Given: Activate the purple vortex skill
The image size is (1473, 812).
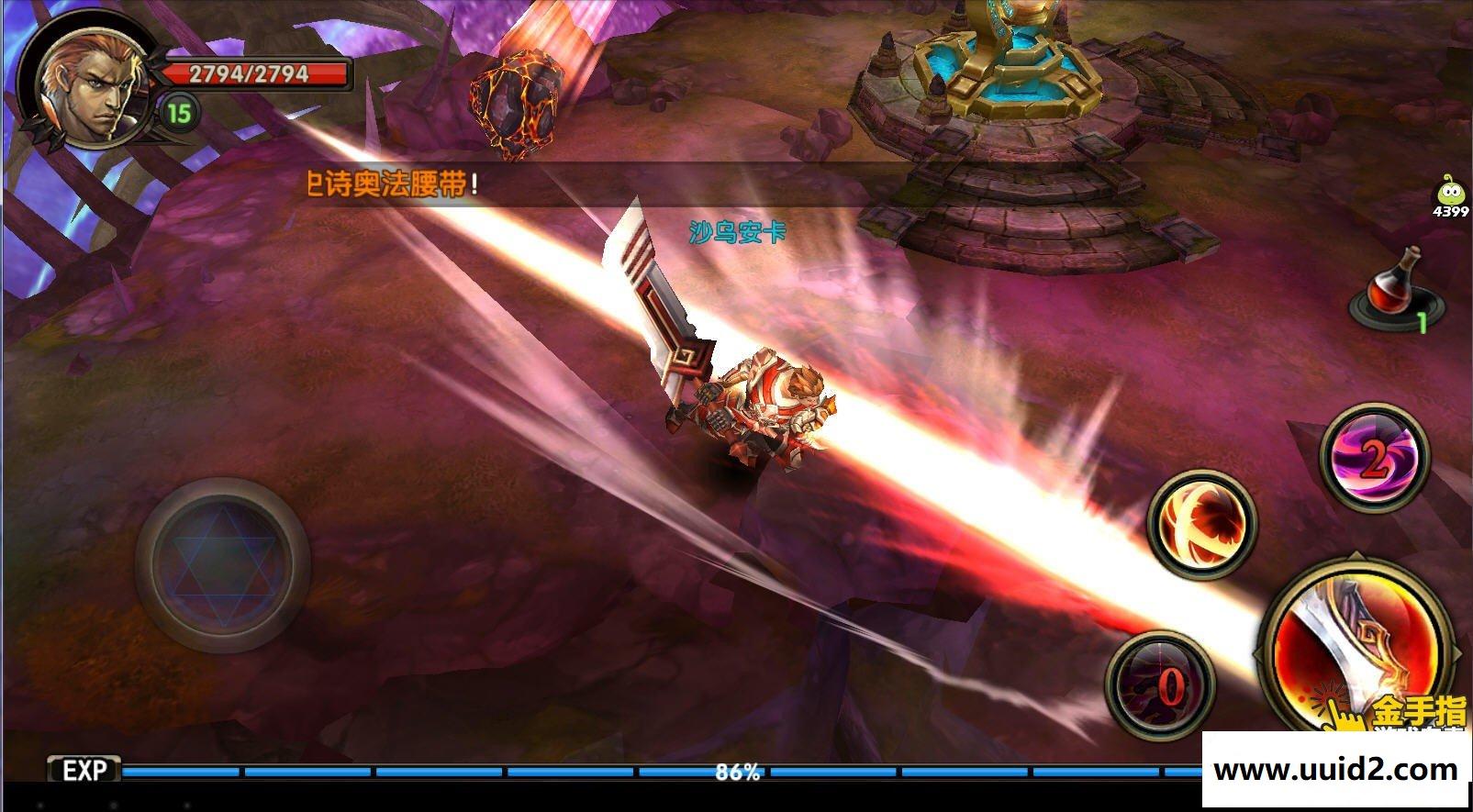Looking at the screenshot, I should pos(1374,458).
